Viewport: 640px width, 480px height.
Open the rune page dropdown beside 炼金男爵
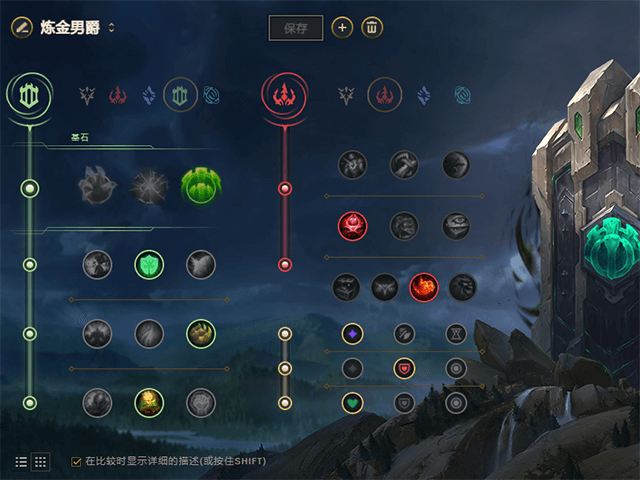pos(111,27)
